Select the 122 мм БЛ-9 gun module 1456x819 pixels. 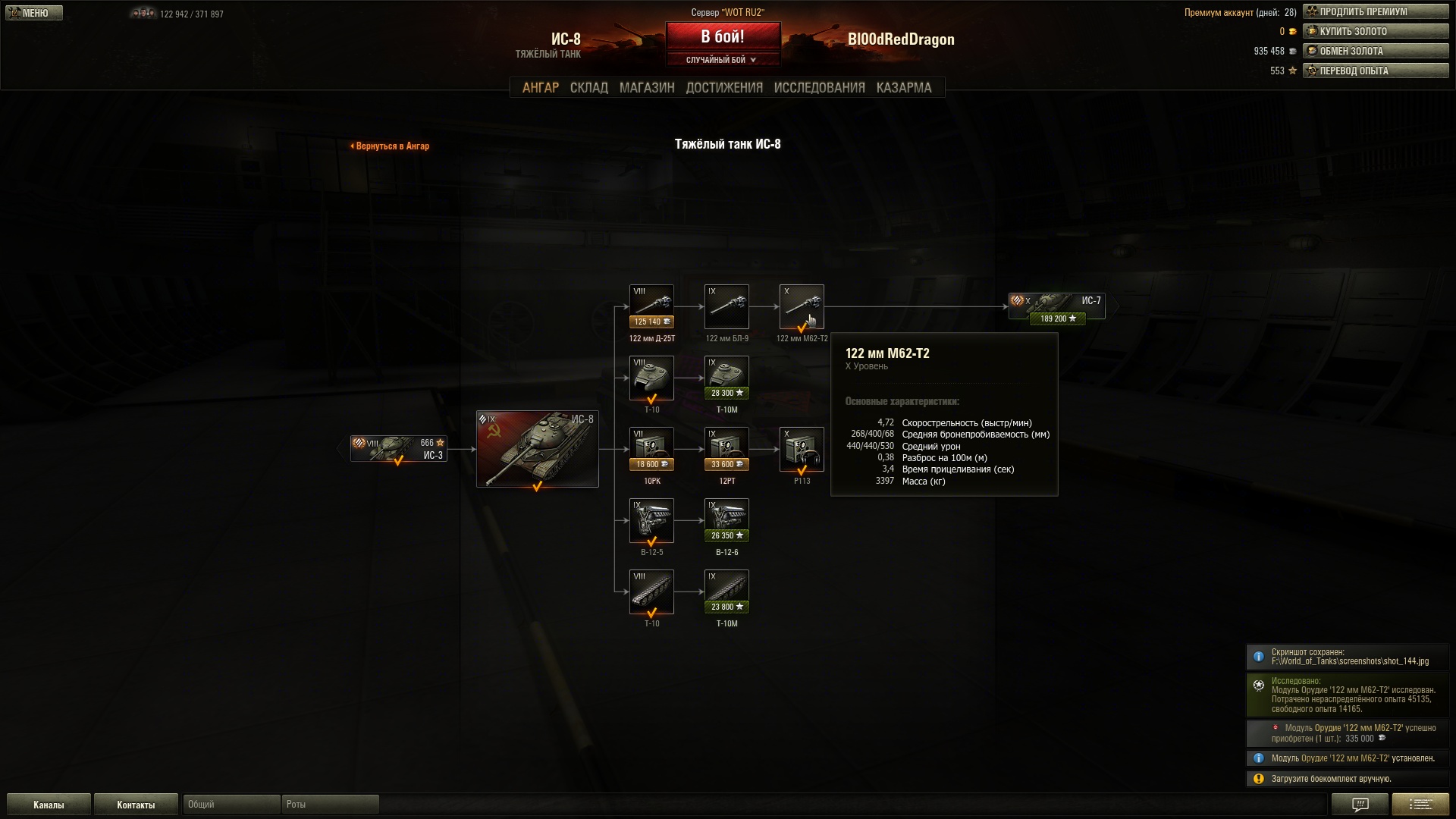click(726, 306)
